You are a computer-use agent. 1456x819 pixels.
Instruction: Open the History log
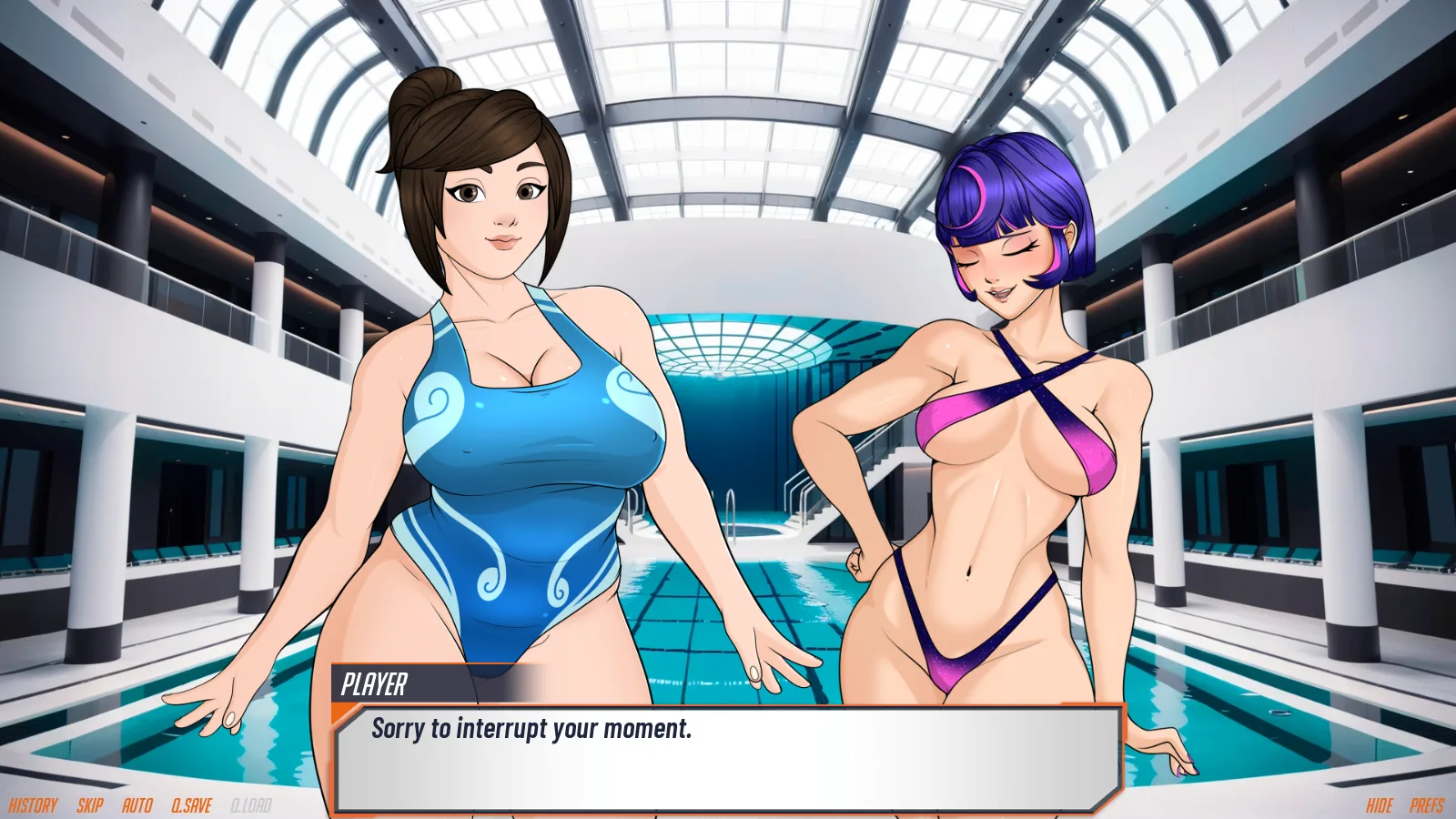pos(33,805)
